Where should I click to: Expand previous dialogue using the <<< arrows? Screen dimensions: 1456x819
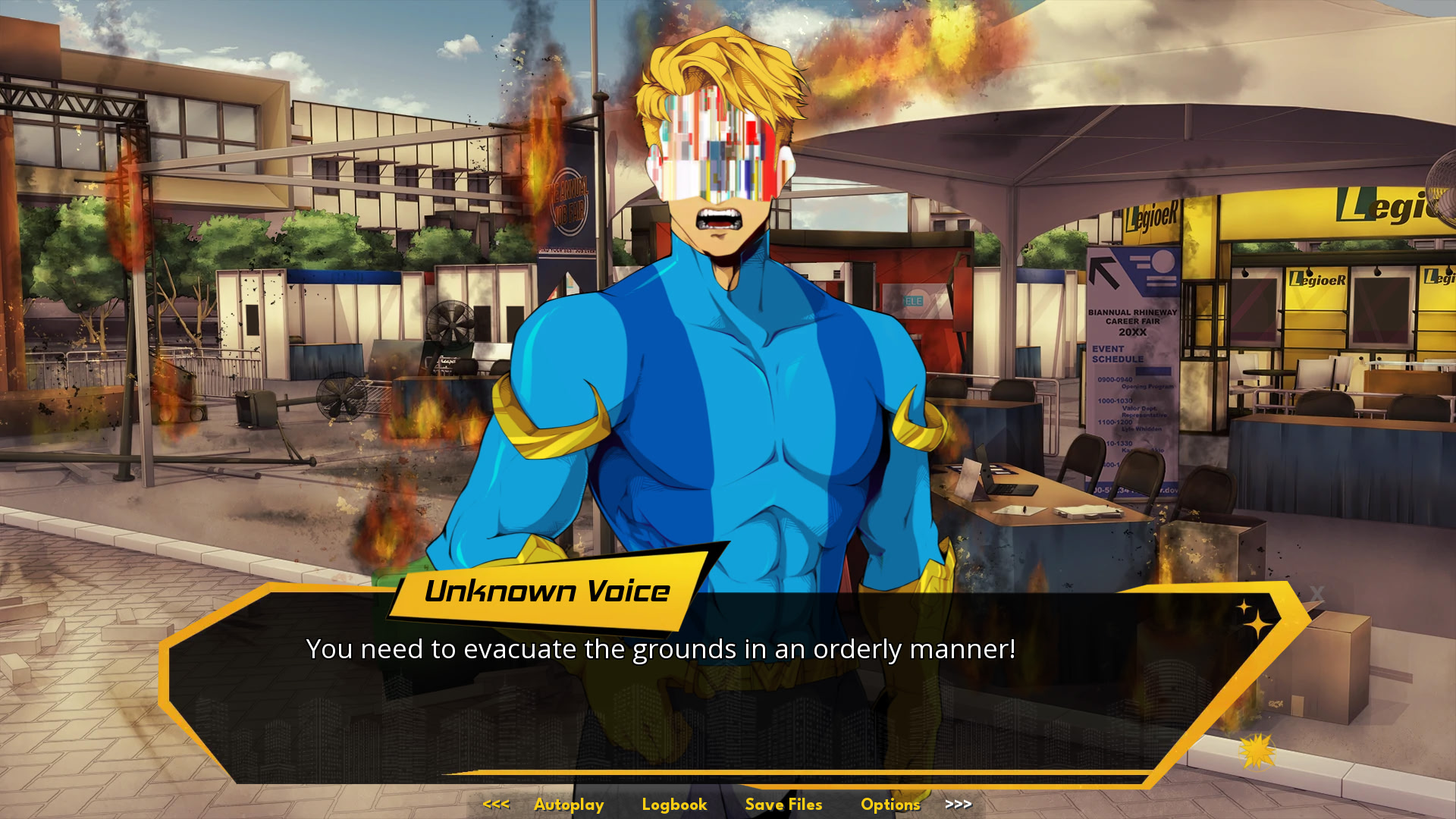click(x=496, y=805)
